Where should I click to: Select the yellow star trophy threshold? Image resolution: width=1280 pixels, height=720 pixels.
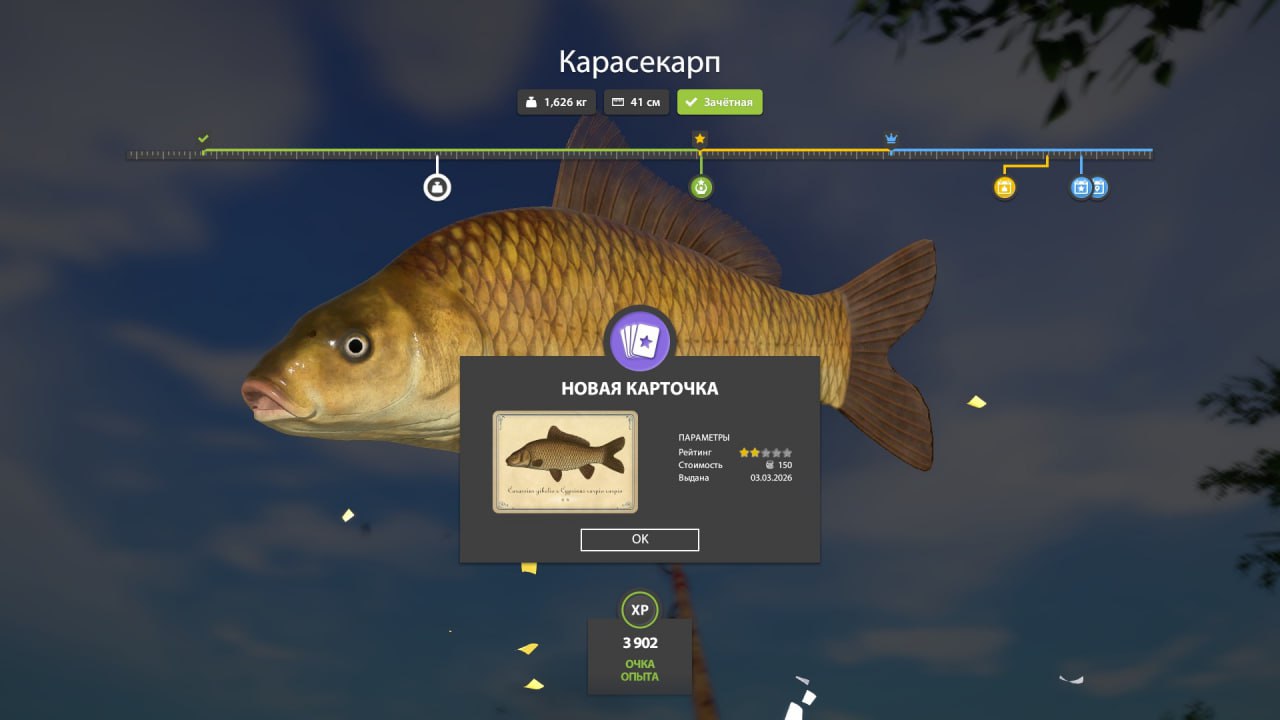pos(700,138)
